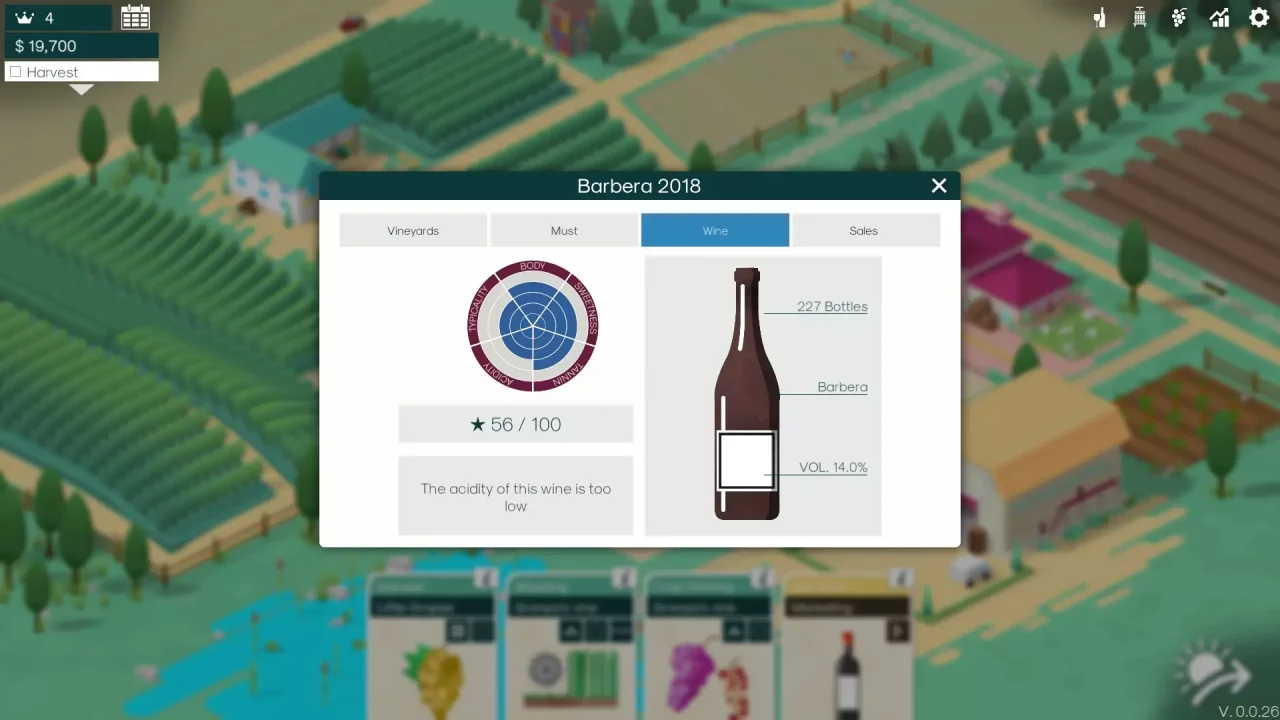Open the settings gear
Image resolution: width=1280 pixels, height=720 pixels.
(x=1258, y=17)
